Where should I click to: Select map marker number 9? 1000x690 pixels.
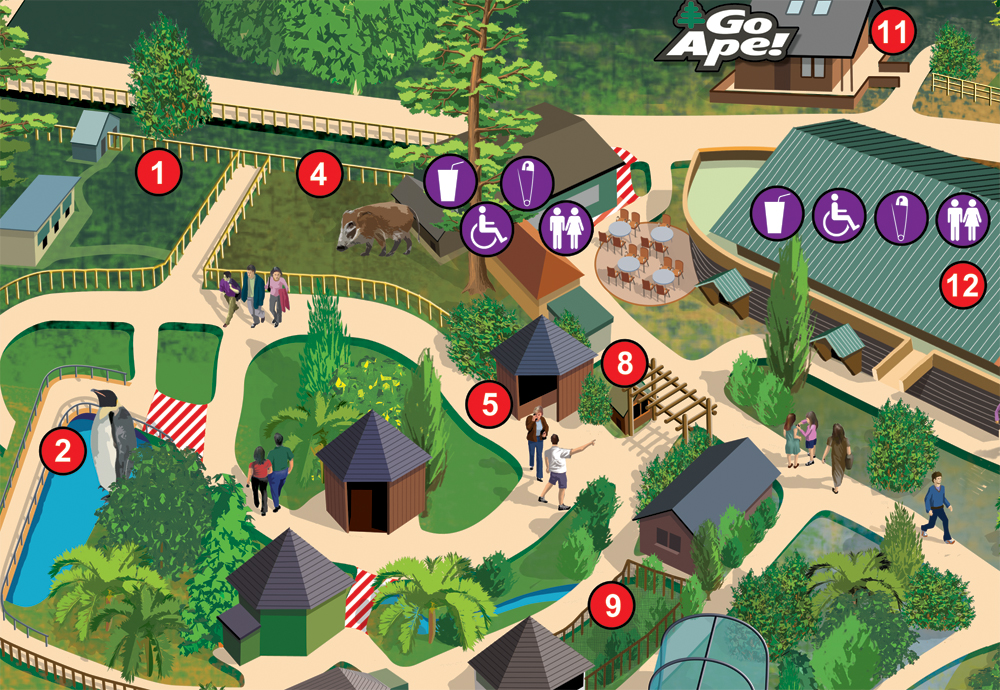(x=609, y=606)
